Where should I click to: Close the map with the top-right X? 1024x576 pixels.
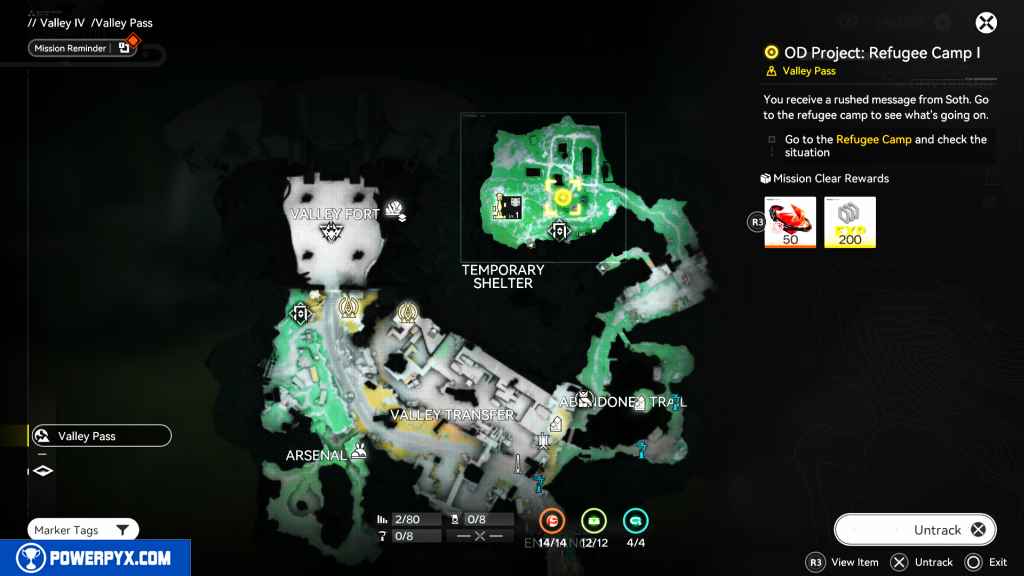(x=986, y=23)
